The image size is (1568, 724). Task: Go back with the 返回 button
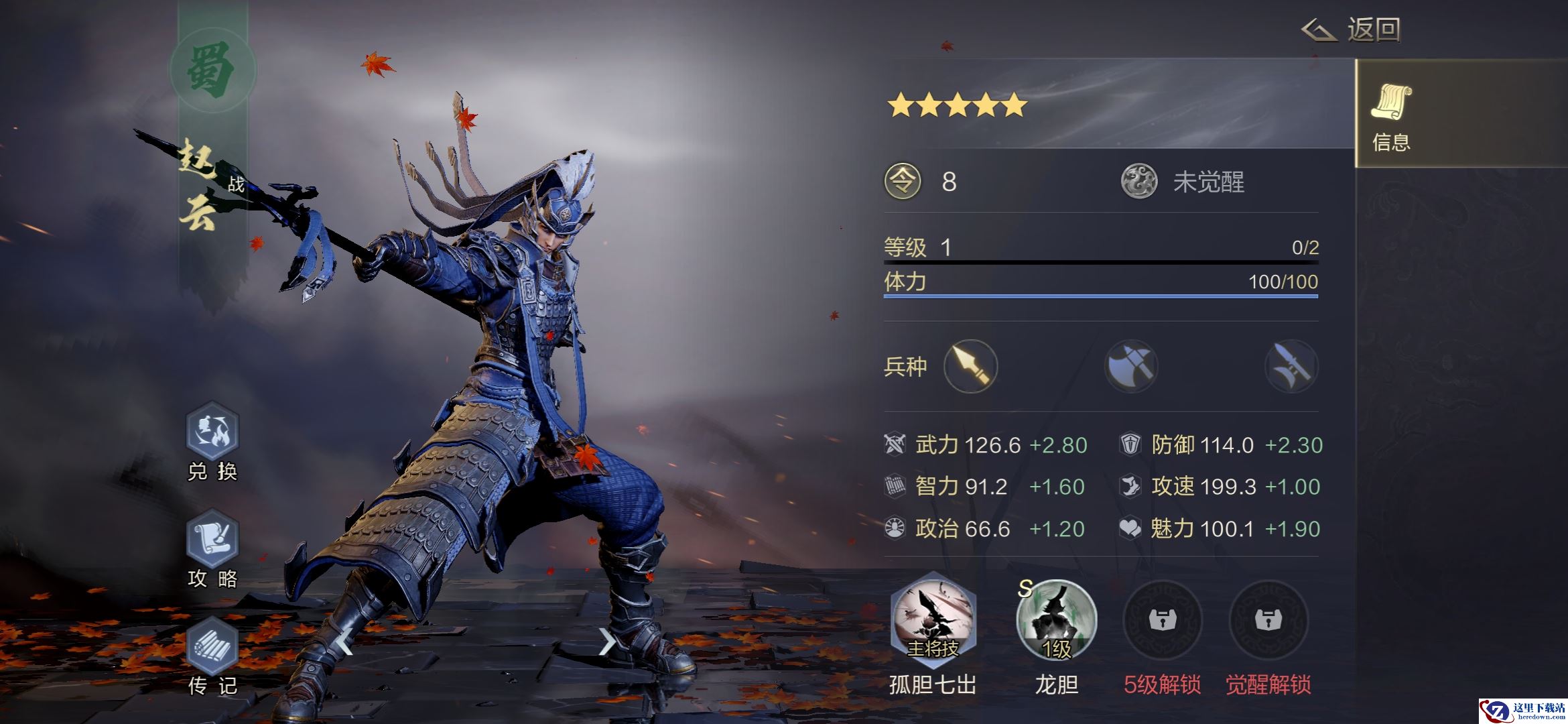pos(1352,29)
